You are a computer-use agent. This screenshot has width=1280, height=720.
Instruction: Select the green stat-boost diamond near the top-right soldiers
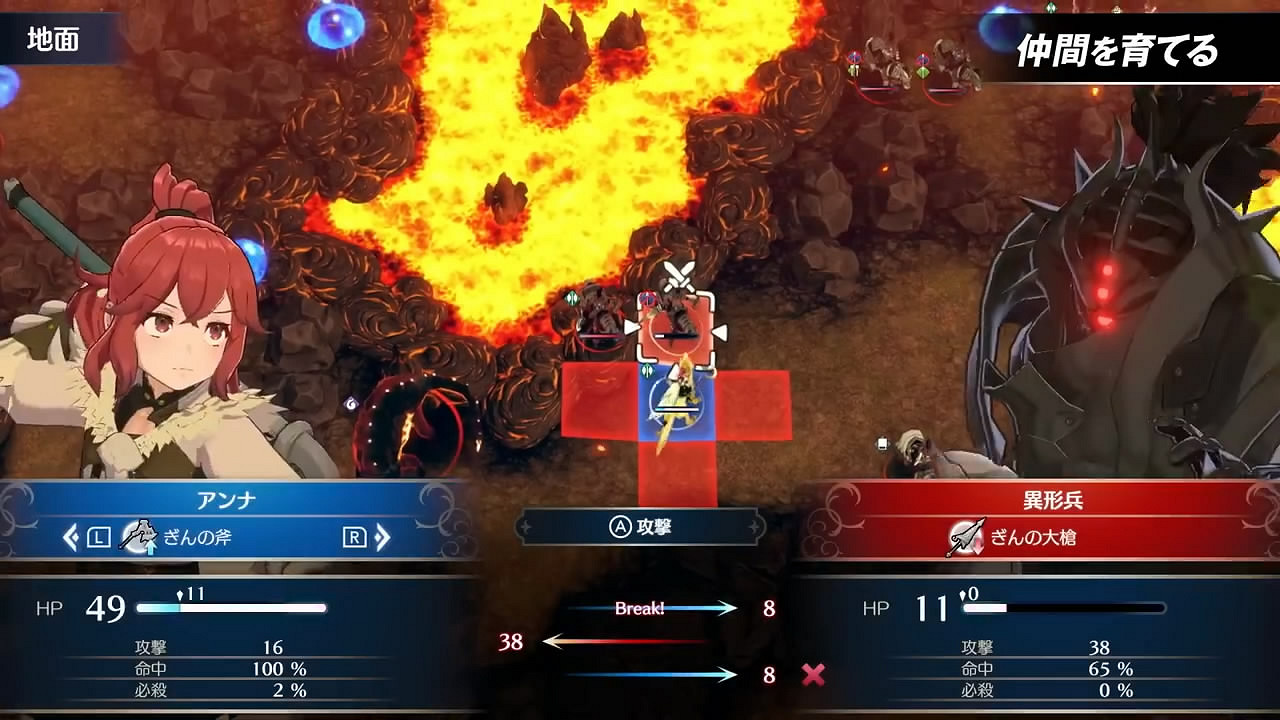tap(922, 72)
